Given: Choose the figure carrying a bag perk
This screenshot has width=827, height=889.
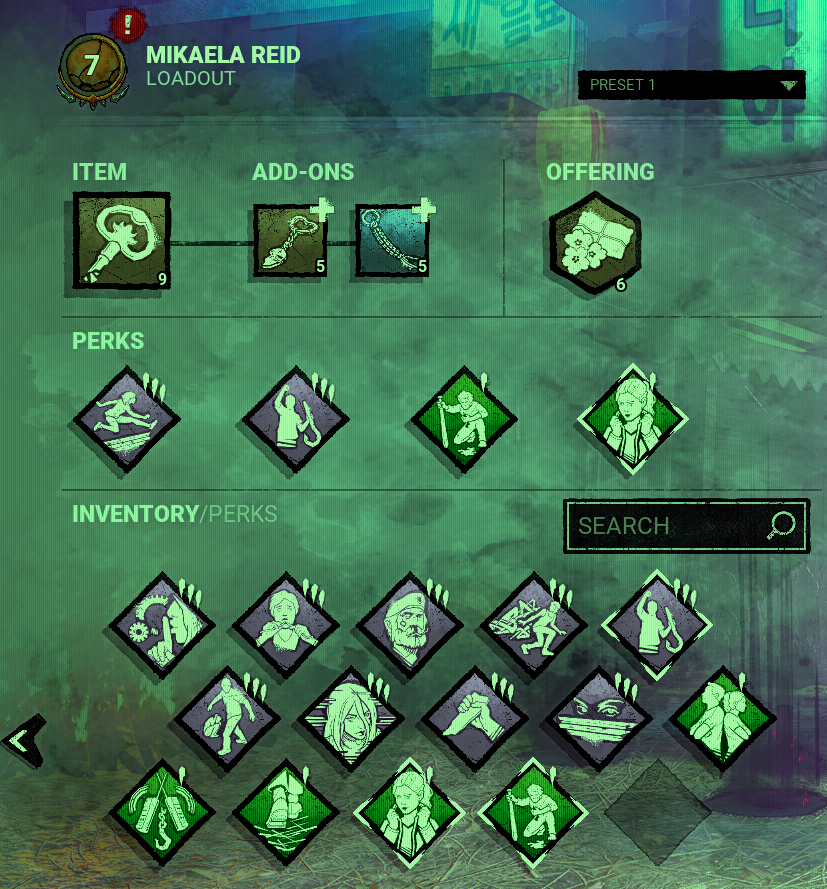Looking at the screenshot, I should click(225, 717).
